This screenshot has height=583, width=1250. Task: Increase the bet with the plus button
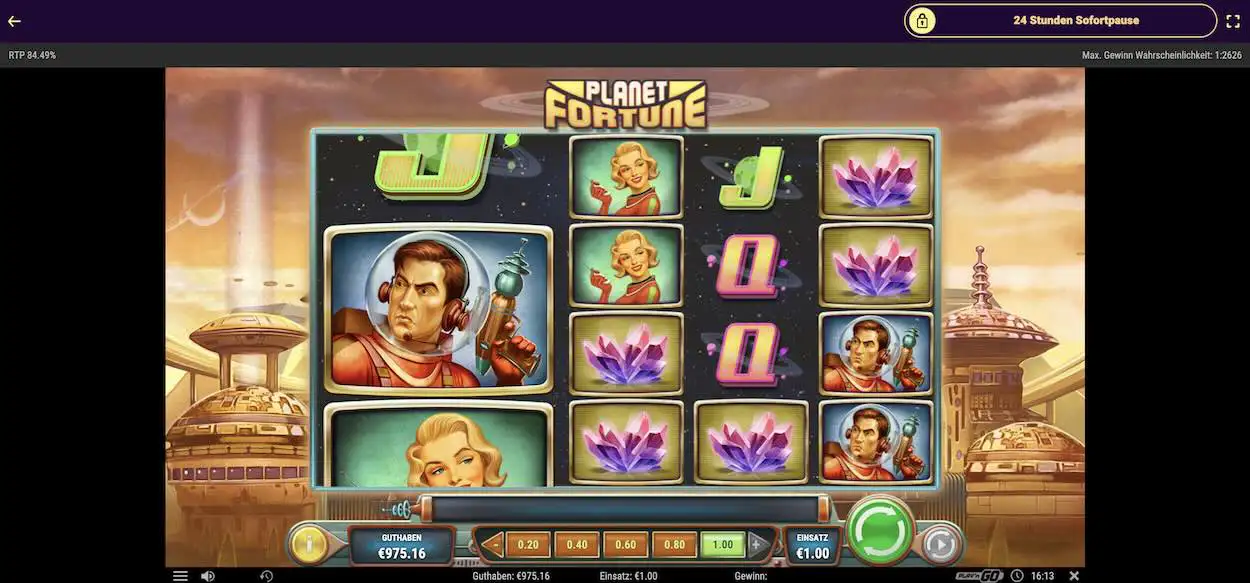pyautogui.click(x=757, y=545)
